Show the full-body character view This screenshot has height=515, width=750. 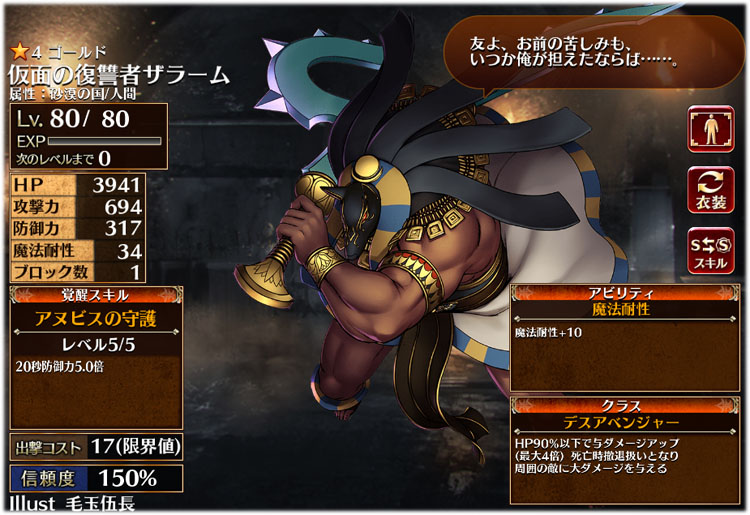click(x=711, y=130)
